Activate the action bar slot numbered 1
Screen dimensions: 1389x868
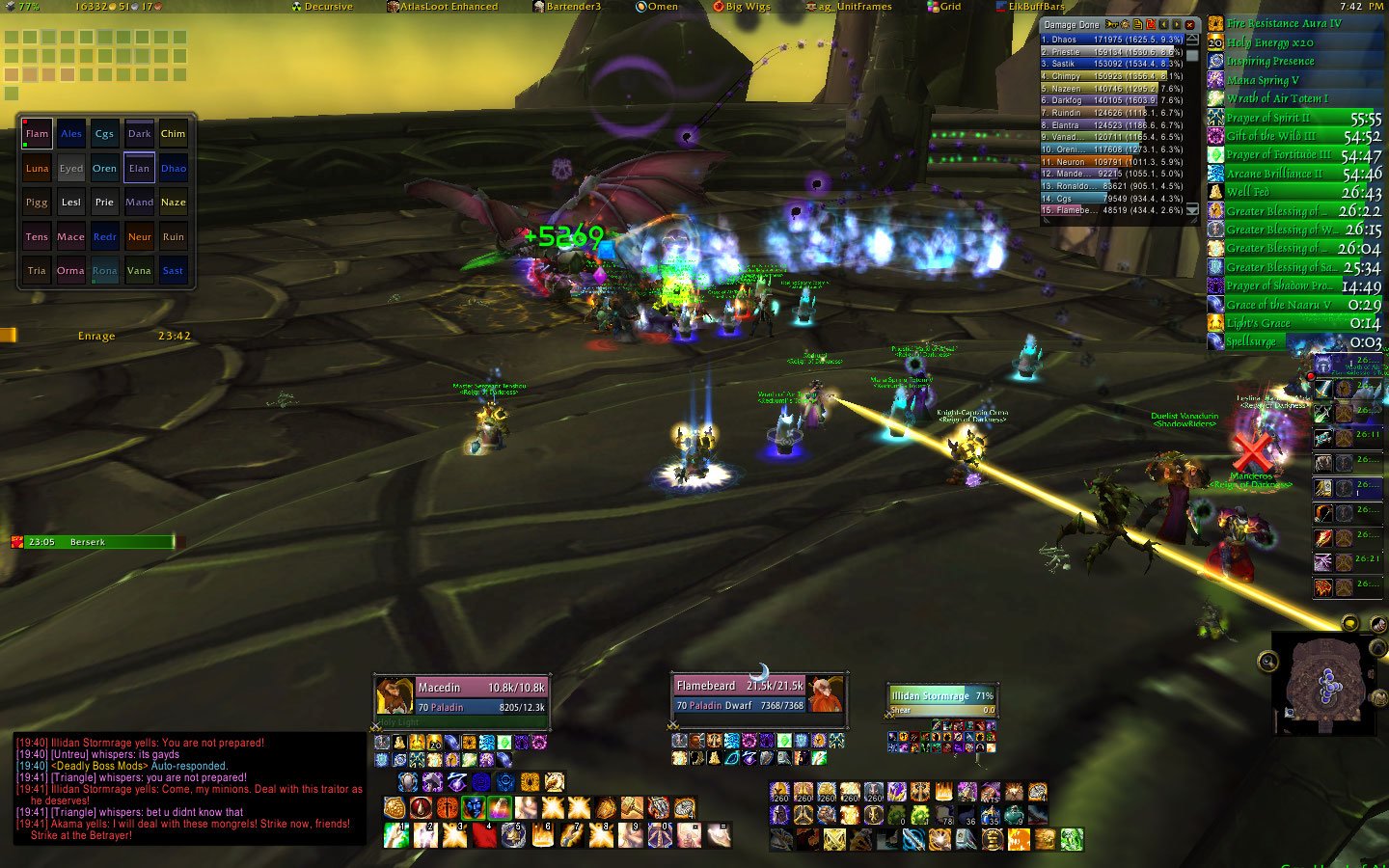click(396, 834)
